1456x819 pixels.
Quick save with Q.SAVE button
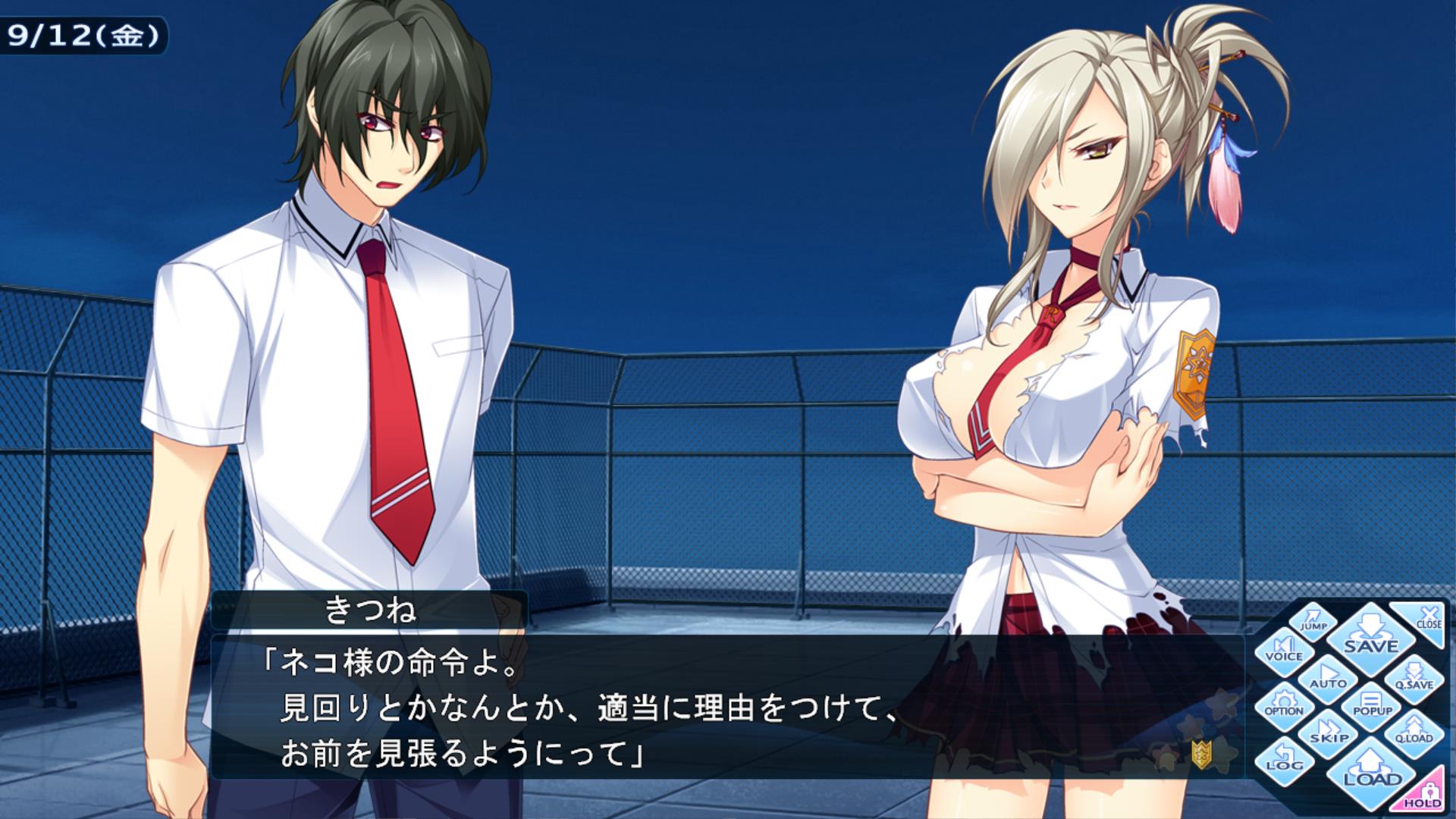click(x=1414, y=677)
